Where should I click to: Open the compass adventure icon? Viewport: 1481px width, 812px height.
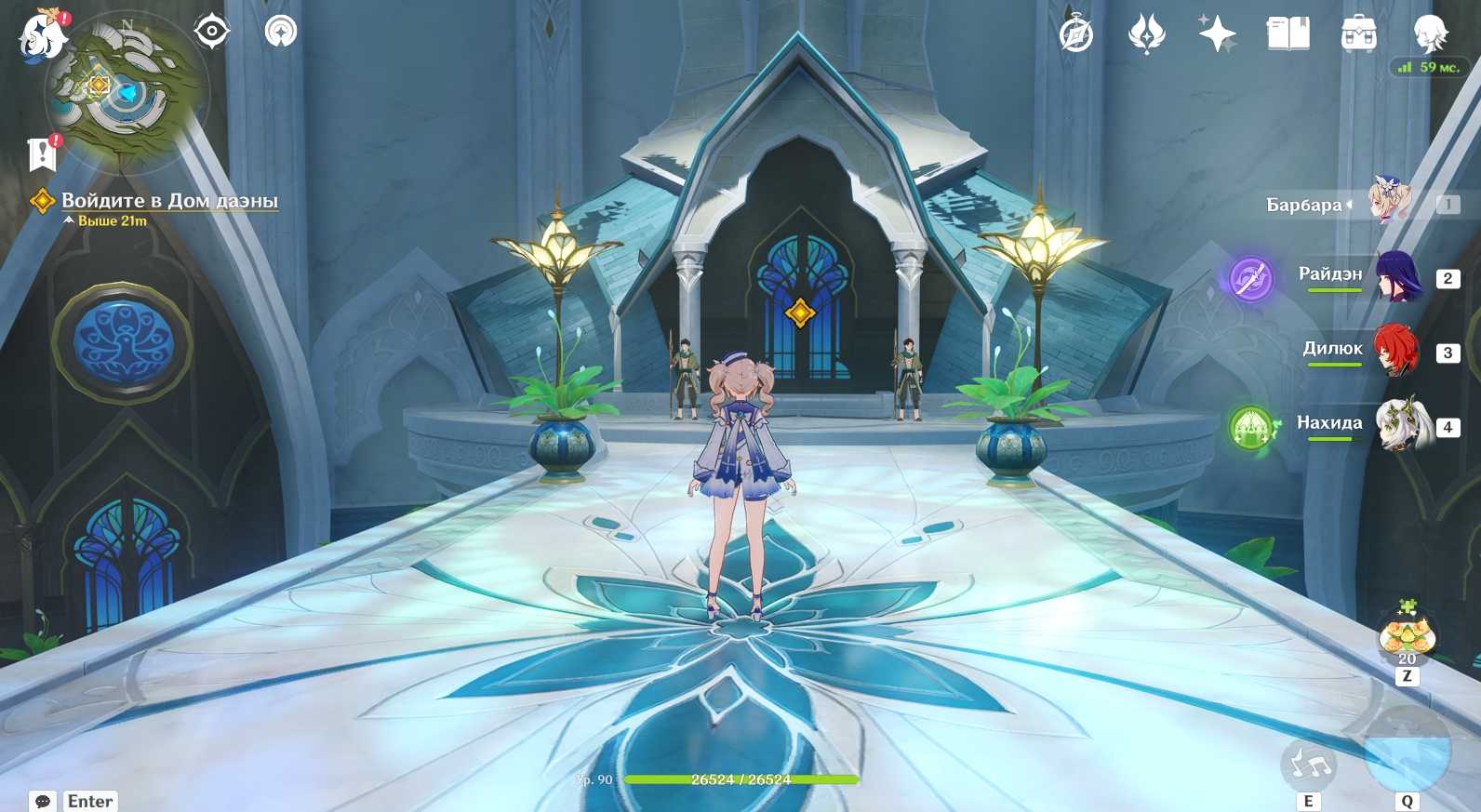(x=1076, y=35)
